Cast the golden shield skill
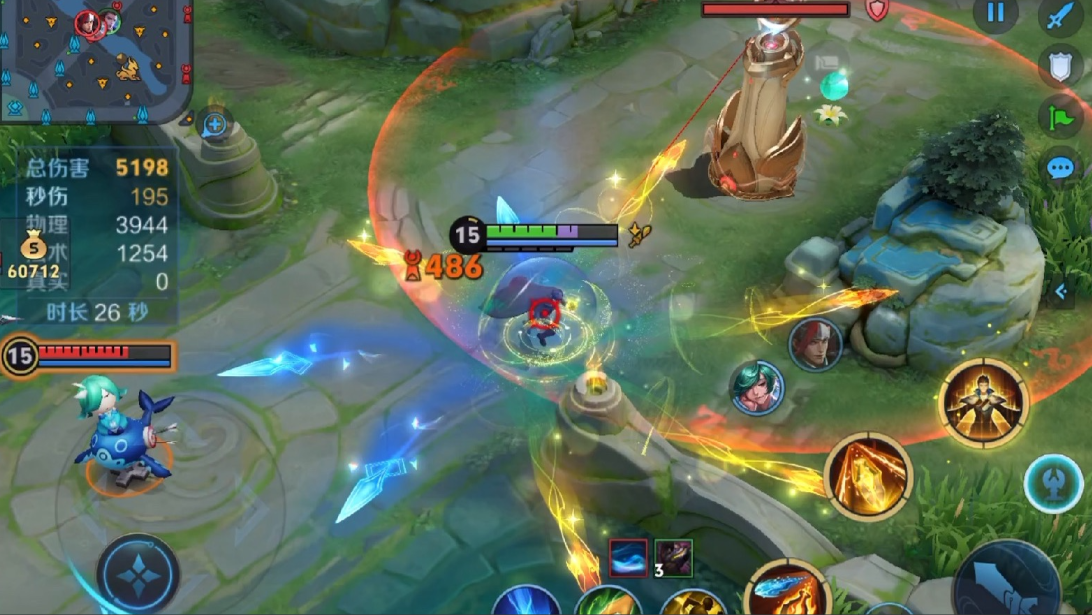This screenshot has width=1092, height=615. point(868,476)
